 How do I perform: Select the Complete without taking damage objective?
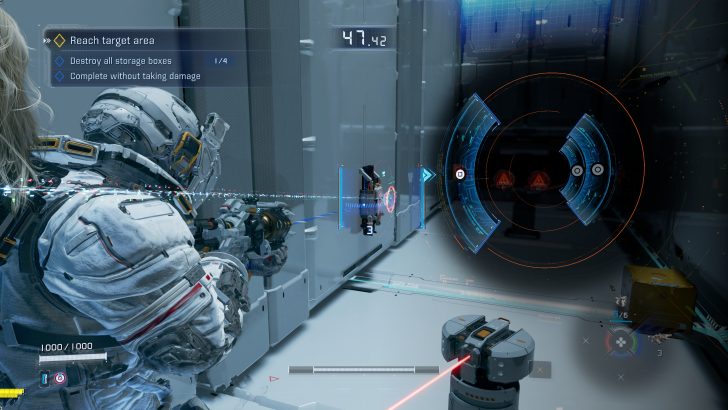pos(136,76)
